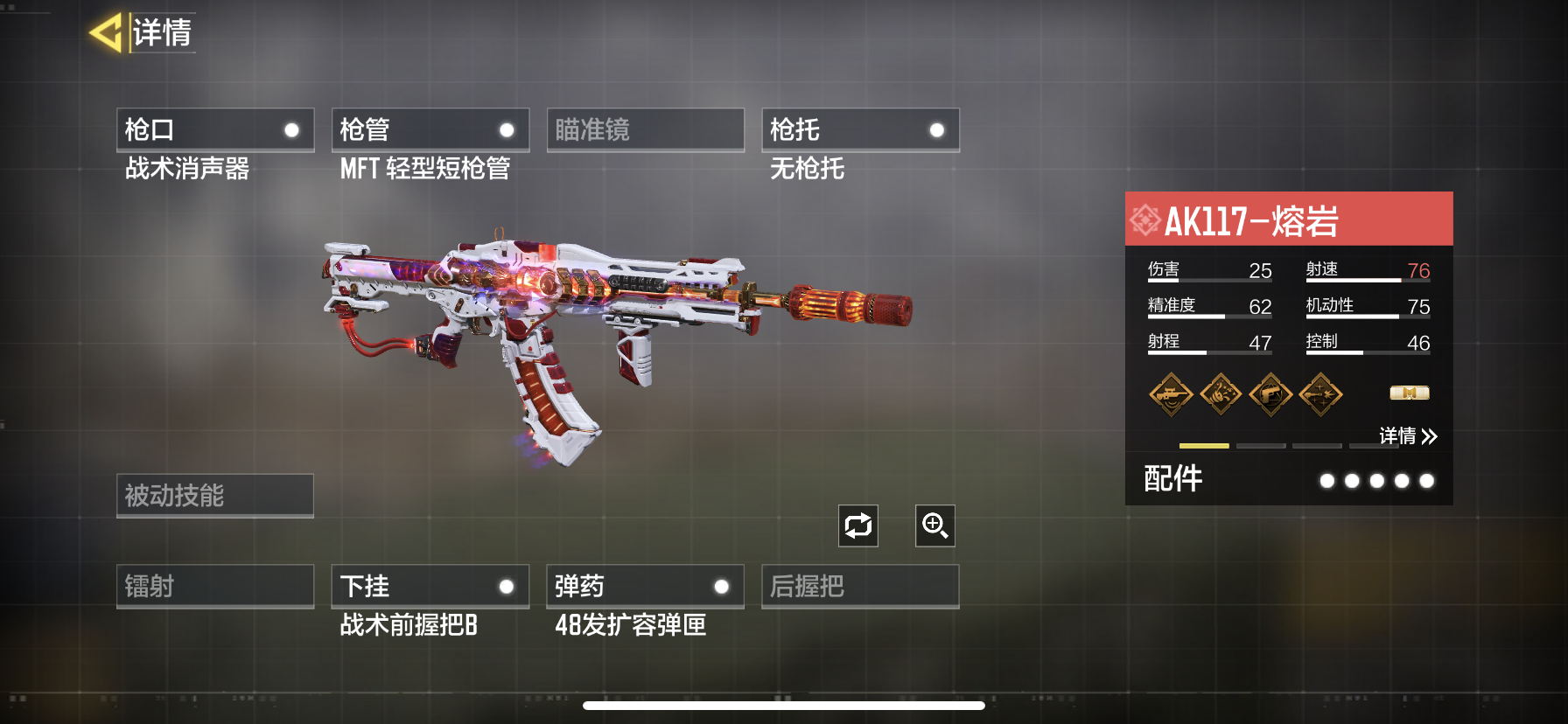
Task: Zoom in with the magnifier button
Action: tap(934, 526)
